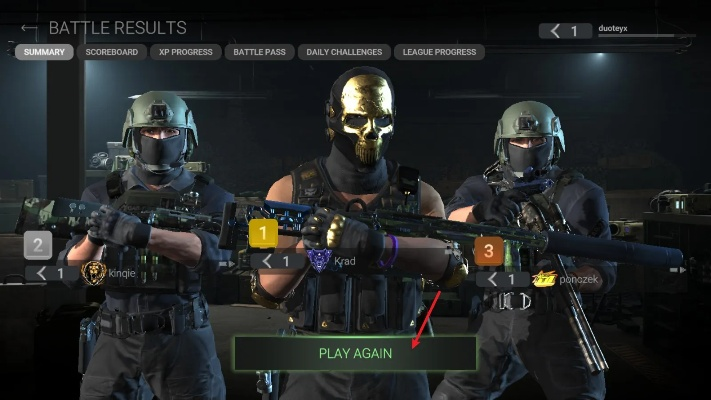Switch to the League Progress tab

tap(438, 52)
